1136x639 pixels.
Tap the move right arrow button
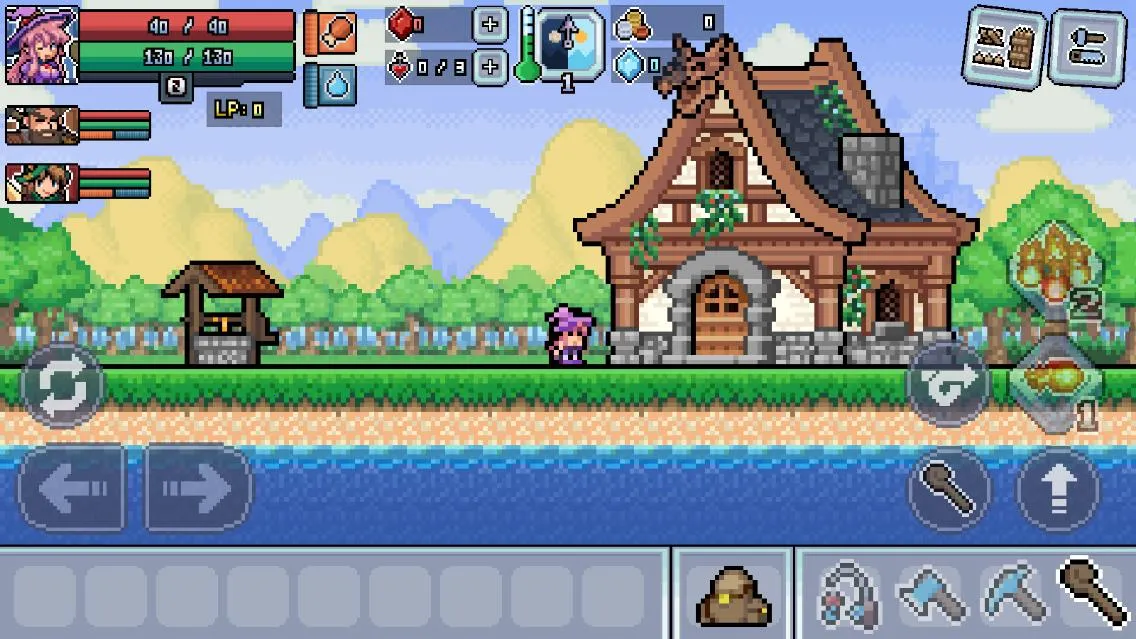coord(198,488)
